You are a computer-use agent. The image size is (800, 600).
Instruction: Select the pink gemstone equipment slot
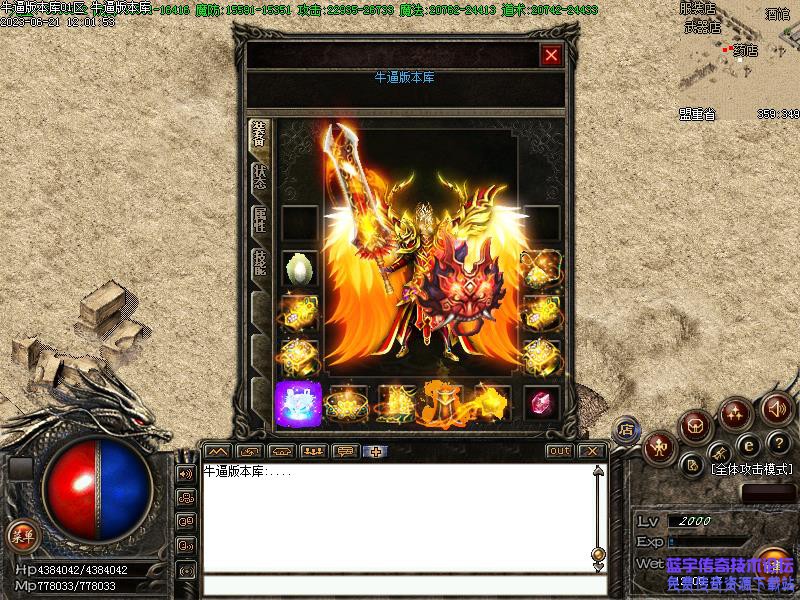pos(542,402)
